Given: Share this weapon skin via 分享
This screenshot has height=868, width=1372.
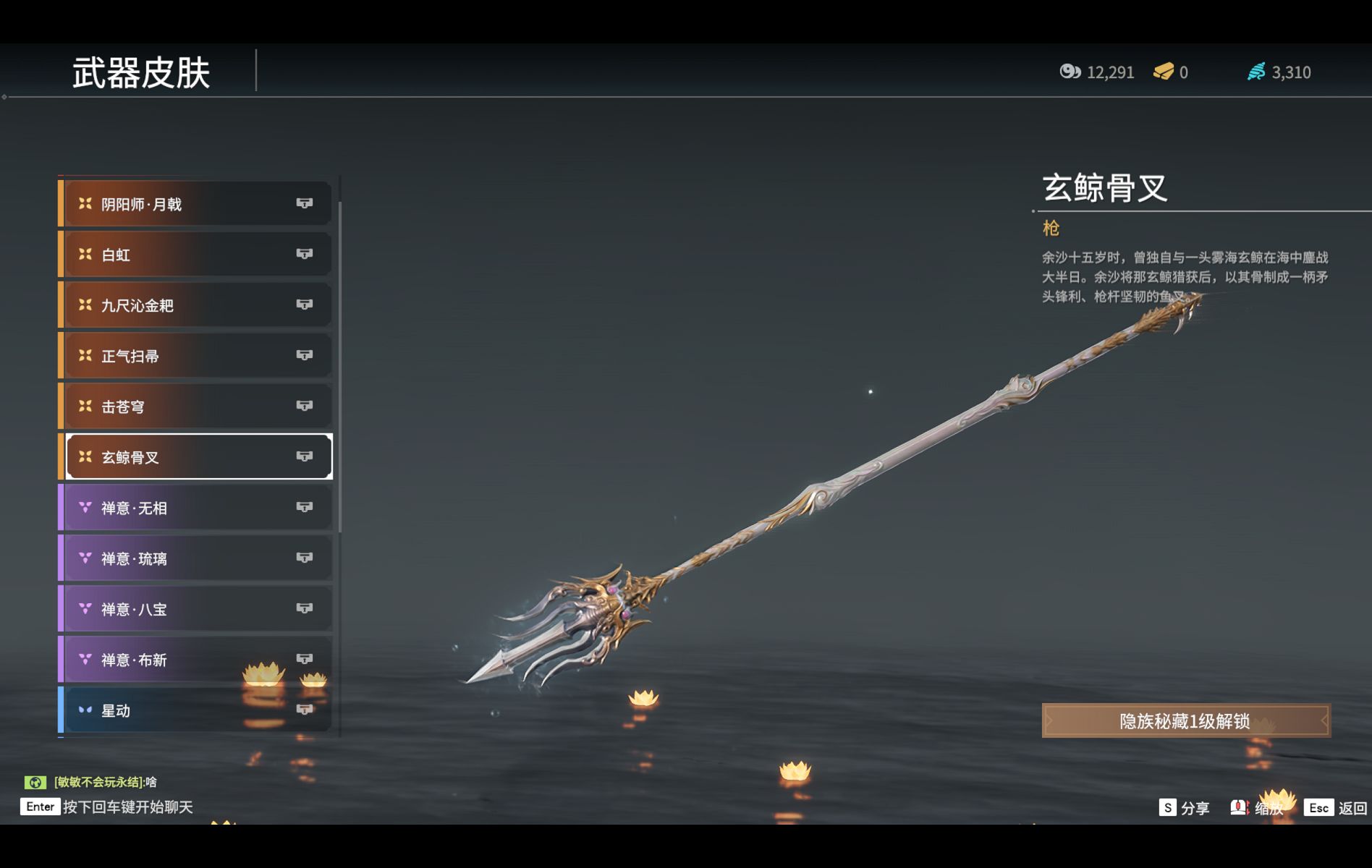Looking at the screenshot, I should pos(1185,808).
